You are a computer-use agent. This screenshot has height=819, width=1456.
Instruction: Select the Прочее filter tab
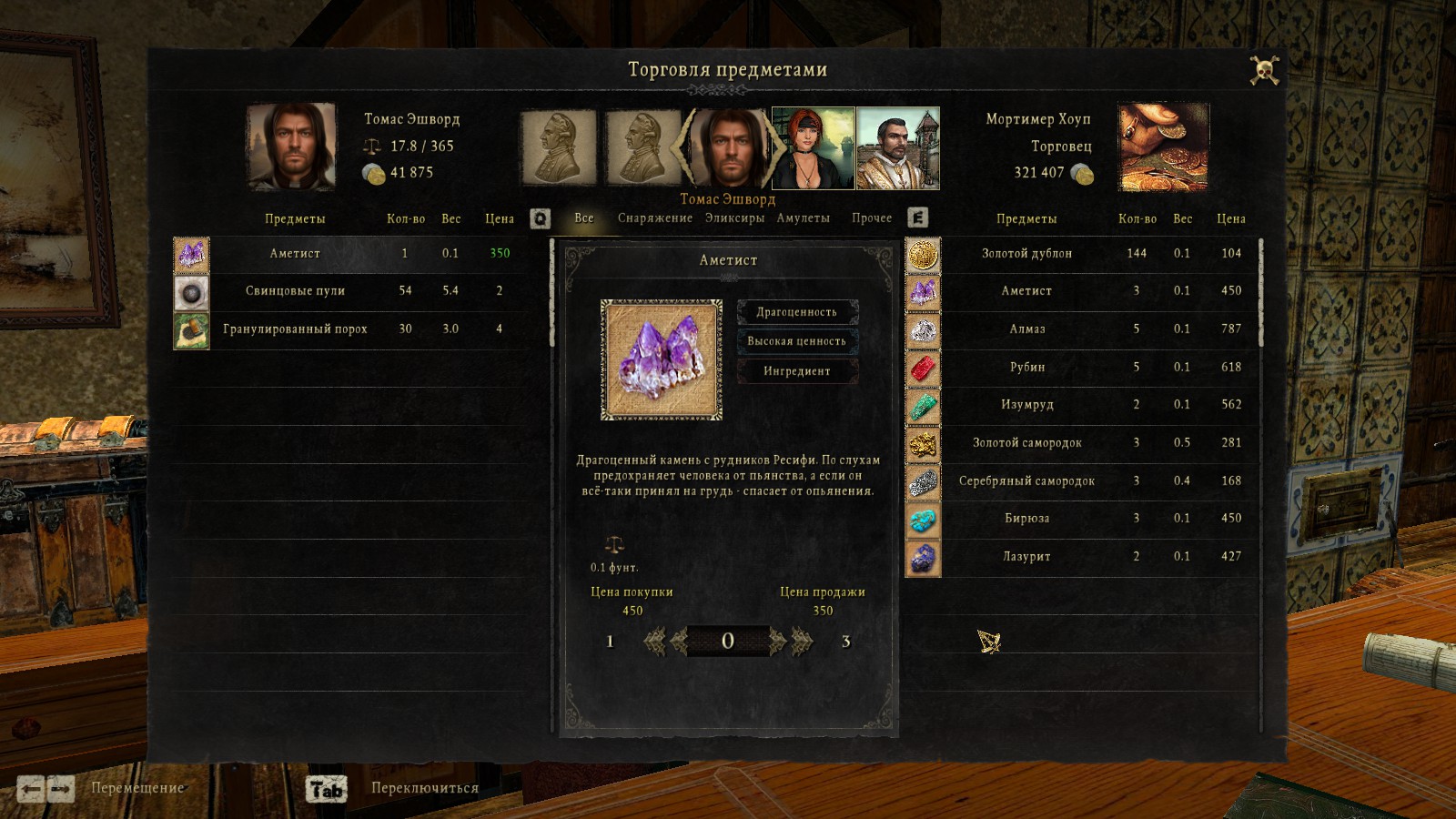pos(871,218)
